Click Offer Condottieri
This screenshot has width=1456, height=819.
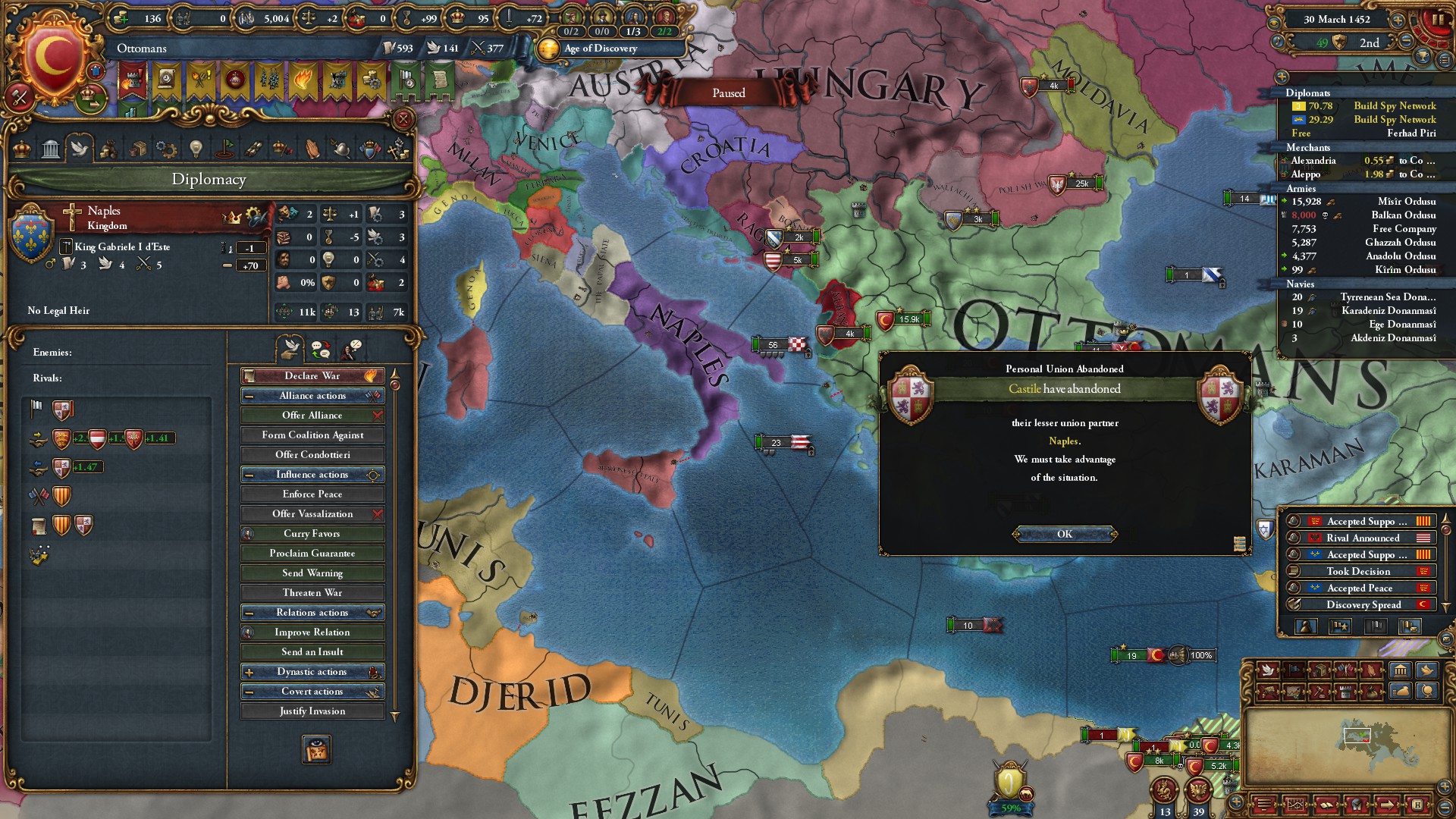coord(312,455)
